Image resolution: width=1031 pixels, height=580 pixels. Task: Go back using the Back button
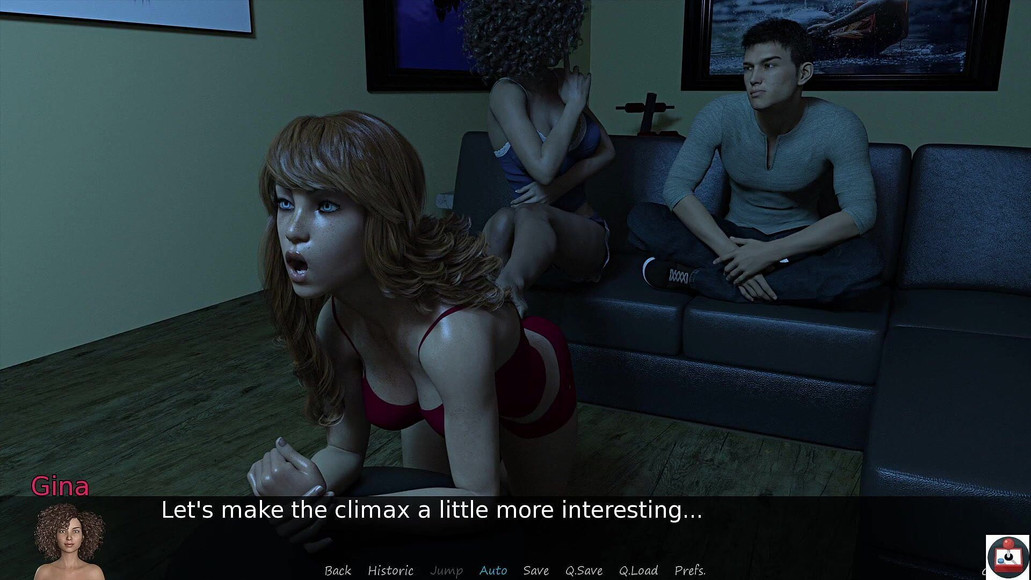pyautogui.click(x=338, y=570)
